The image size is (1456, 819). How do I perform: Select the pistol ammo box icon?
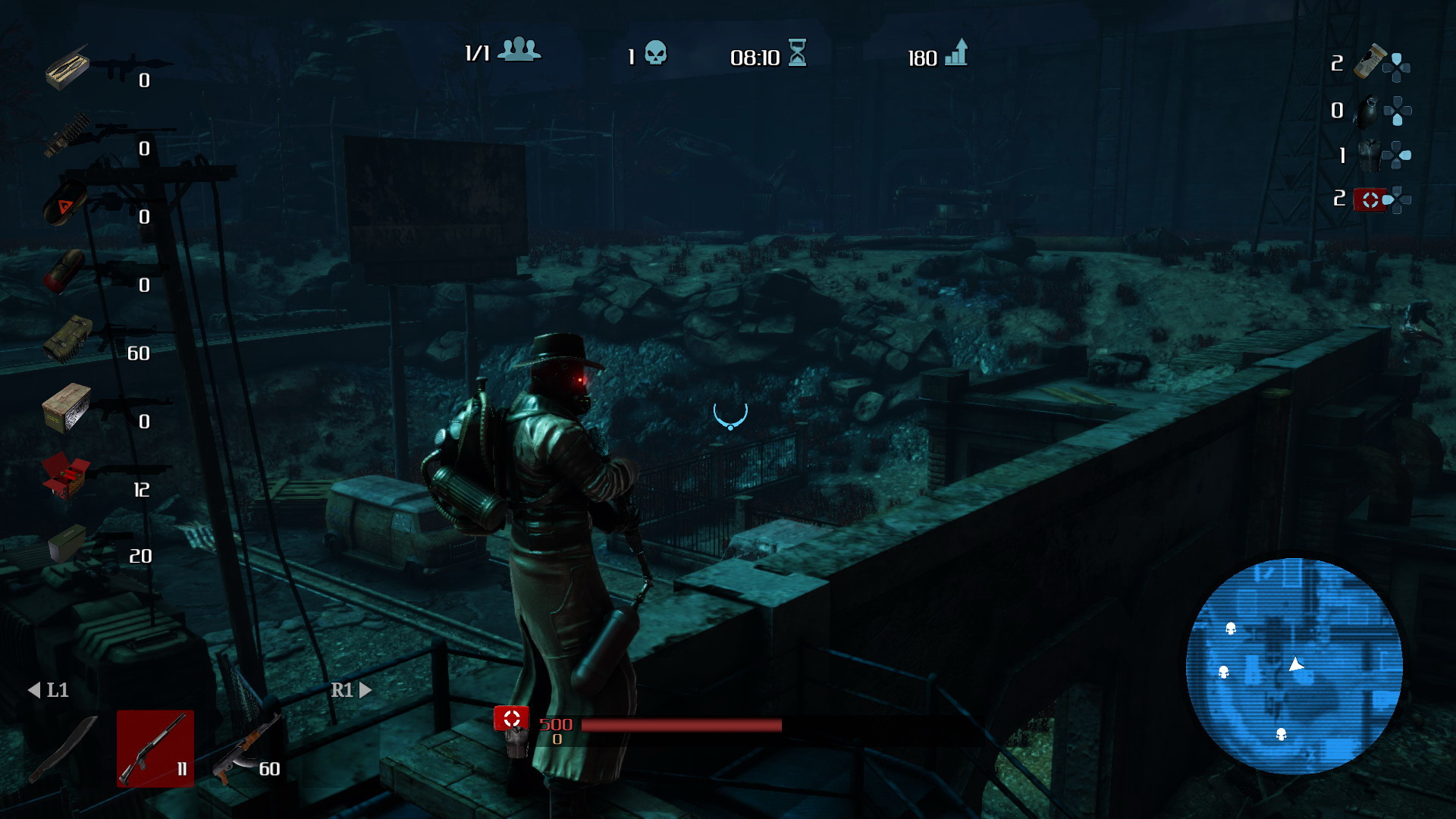tap(67, 543)
